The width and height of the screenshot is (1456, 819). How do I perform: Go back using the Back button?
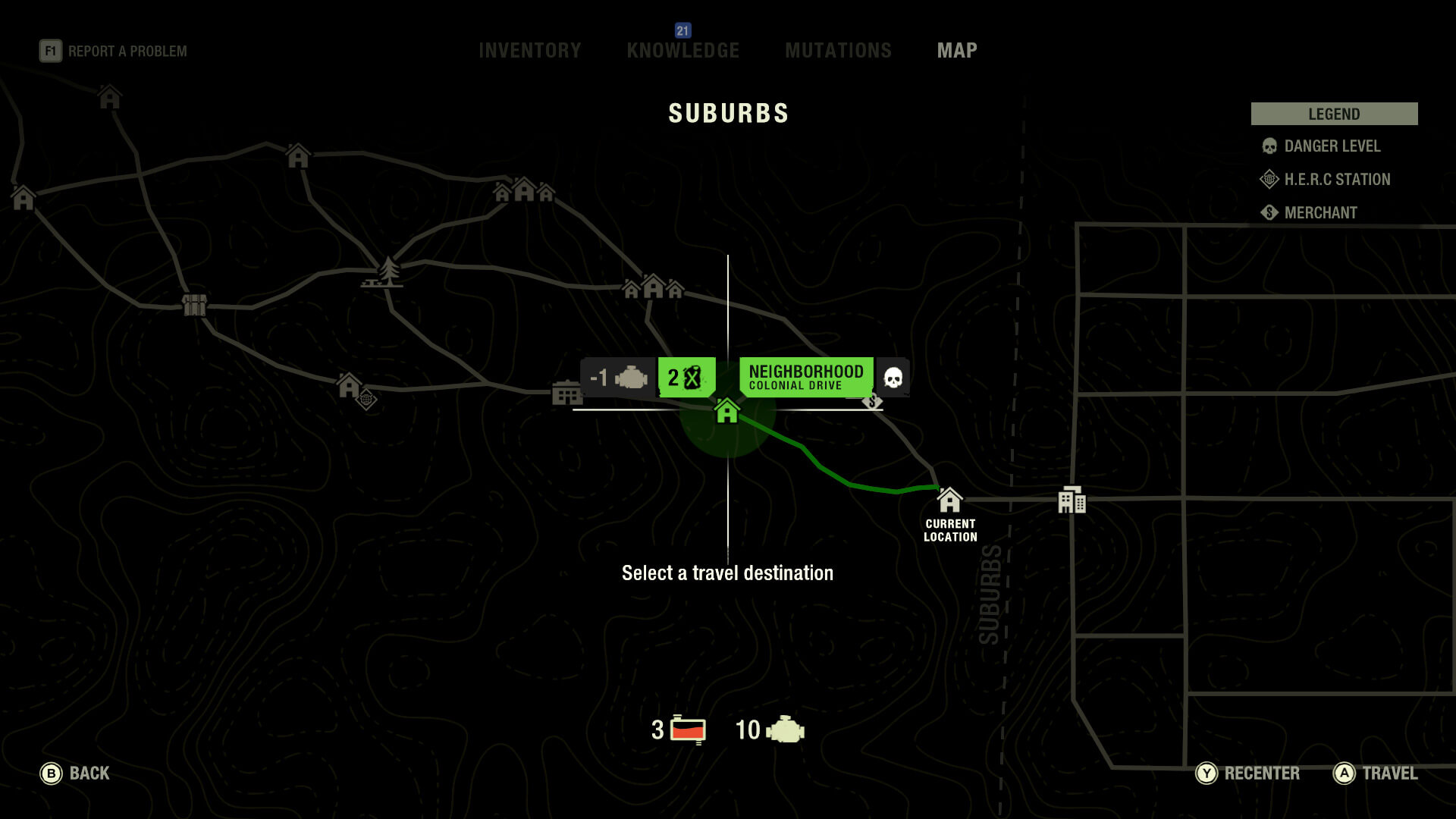pos(74,773)
